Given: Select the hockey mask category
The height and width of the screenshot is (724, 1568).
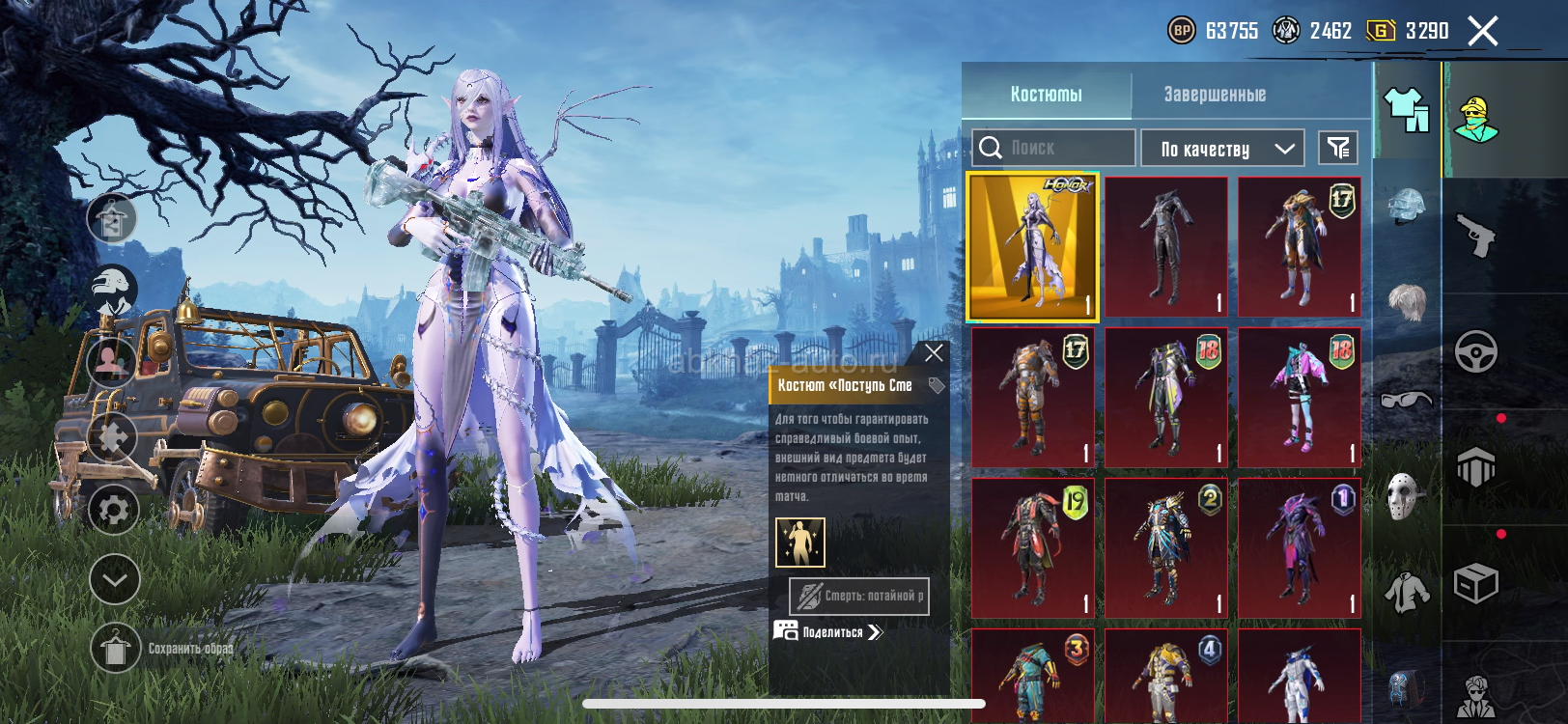Looking at the screenshot, I should (x=1406, y=496).
